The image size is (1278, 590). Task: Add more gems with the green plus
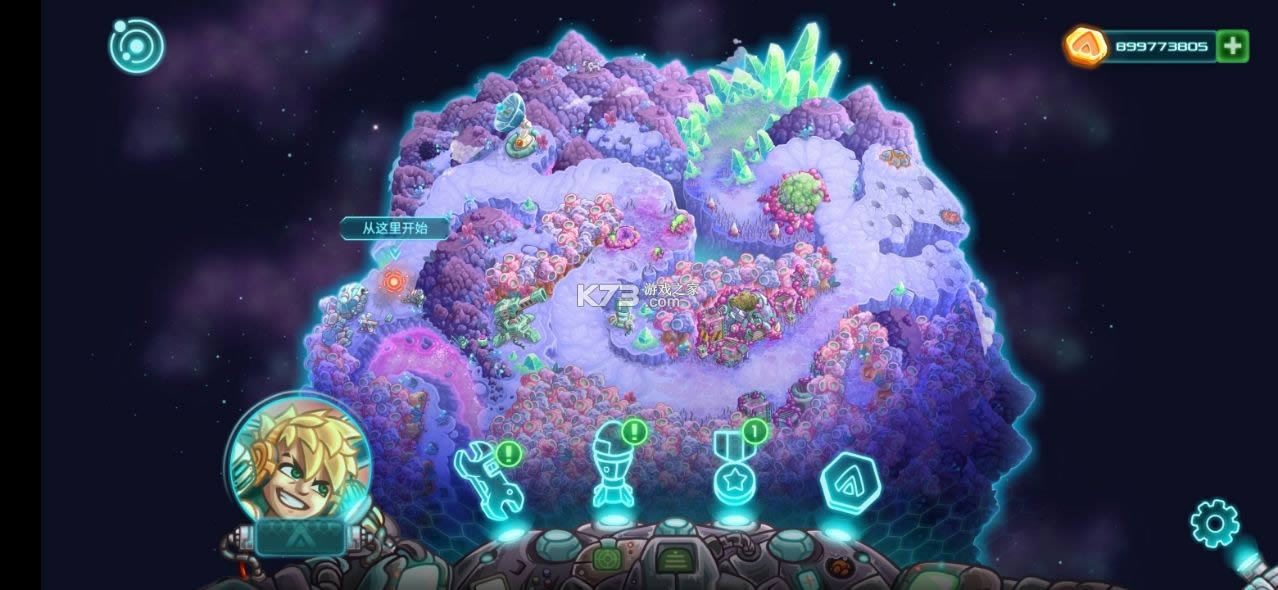(x=1233, y=46)
